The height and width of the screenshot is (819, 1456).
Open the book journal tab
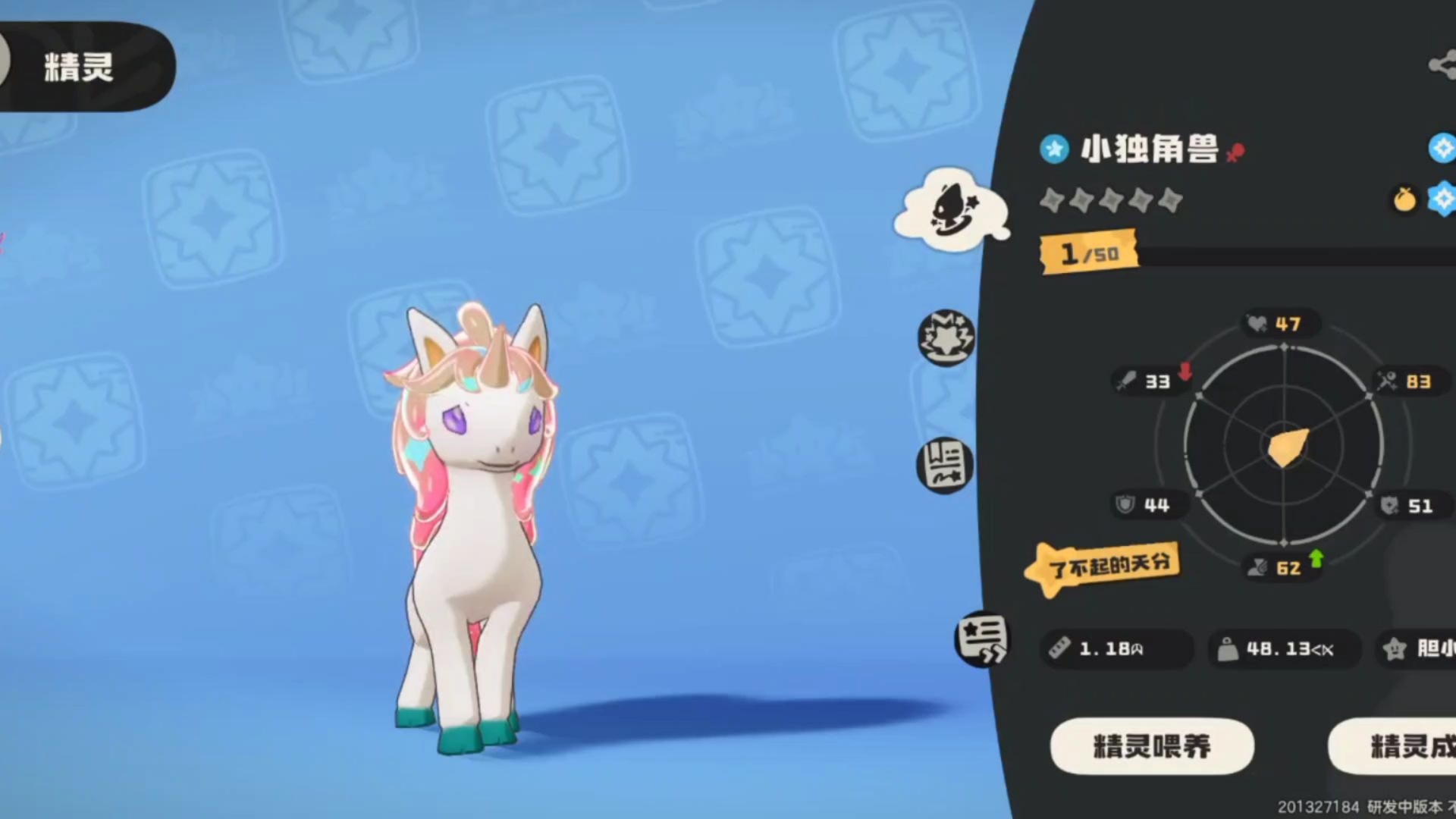(x=945, y=465)
